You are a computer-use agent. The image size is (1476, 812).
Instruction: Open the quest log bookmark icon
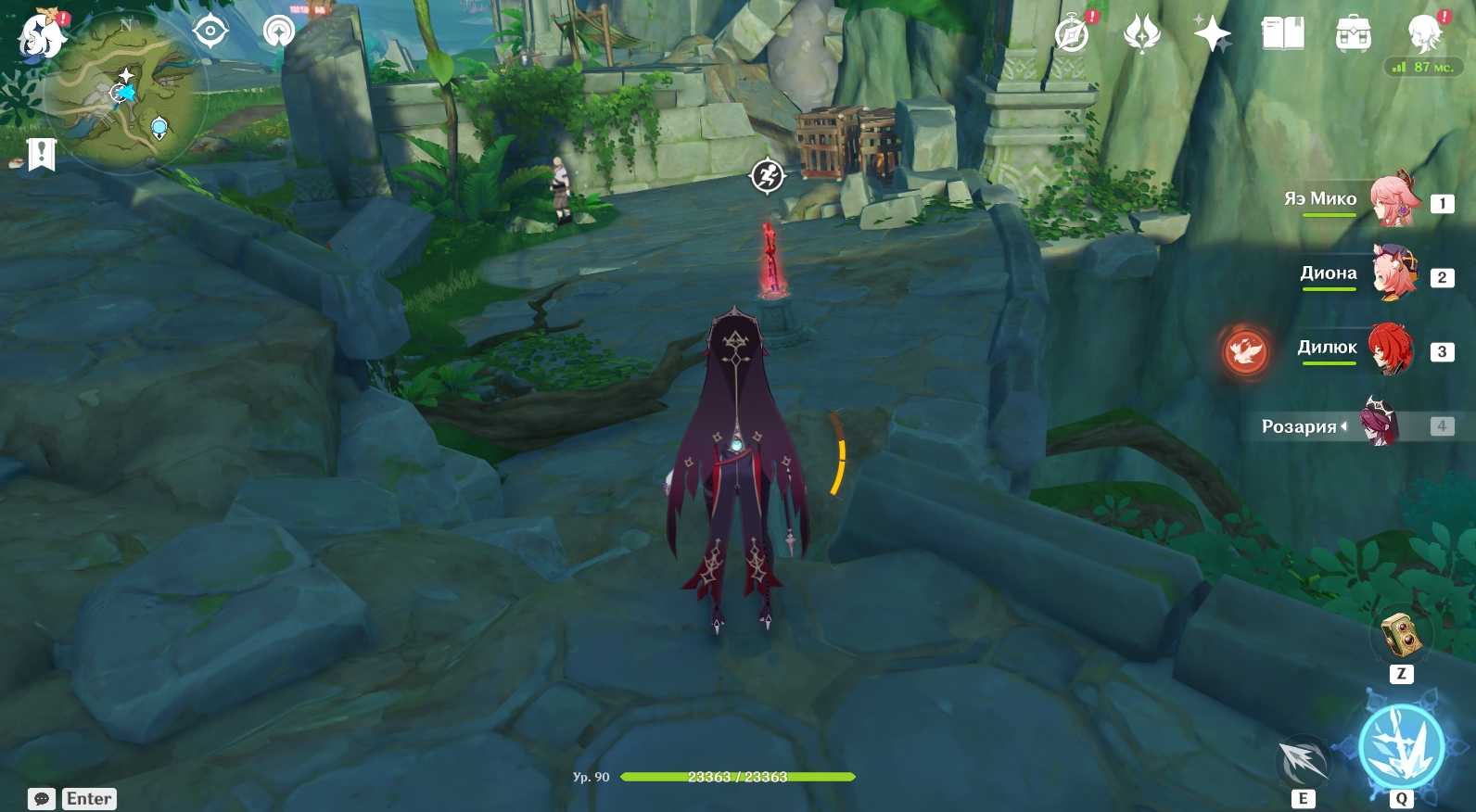pyautogui.click(x=42, y=154)
